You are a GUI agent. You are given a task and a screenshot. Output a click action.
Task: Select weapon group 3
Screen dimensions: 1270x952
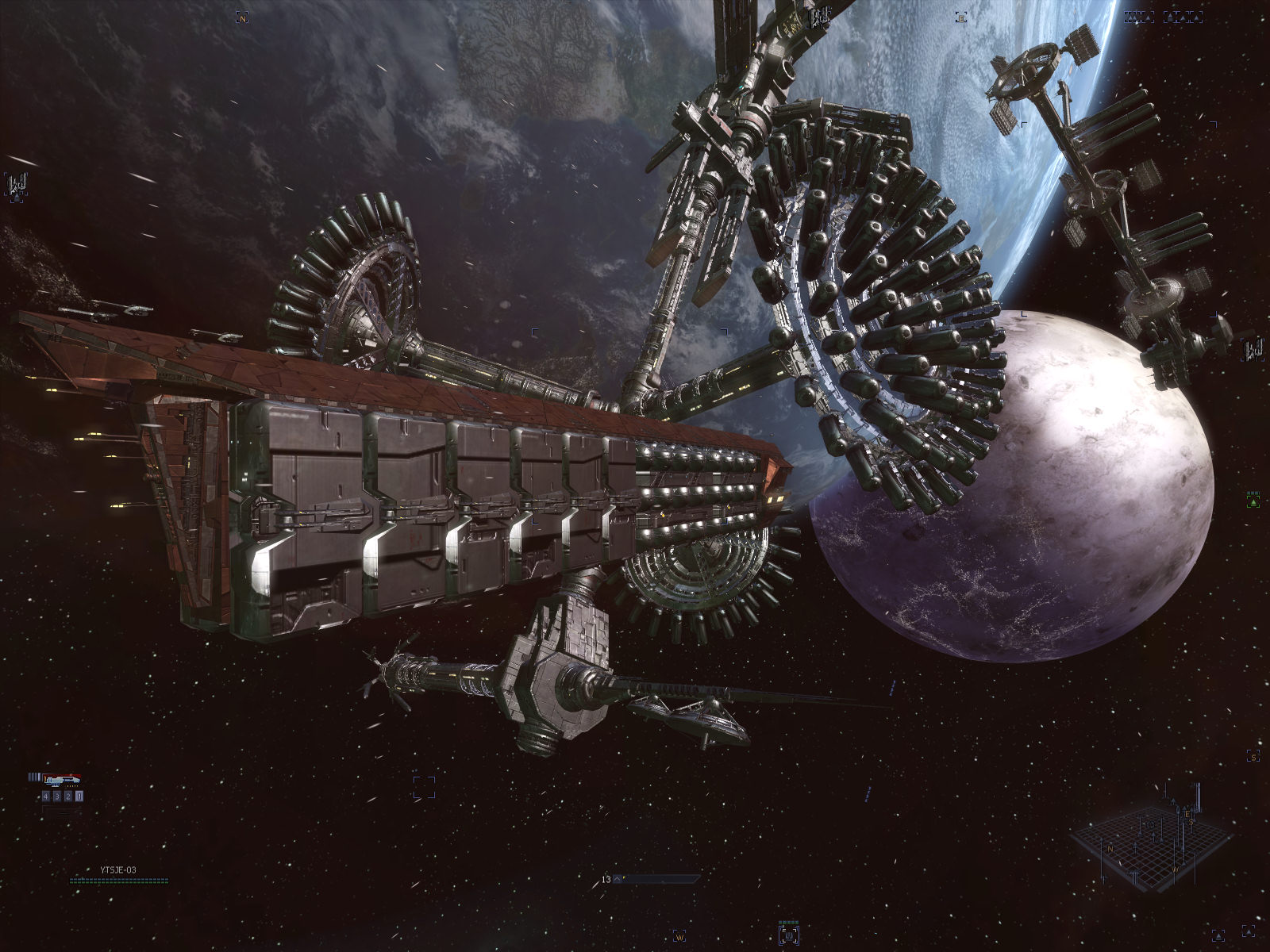[x=57, y=796]
